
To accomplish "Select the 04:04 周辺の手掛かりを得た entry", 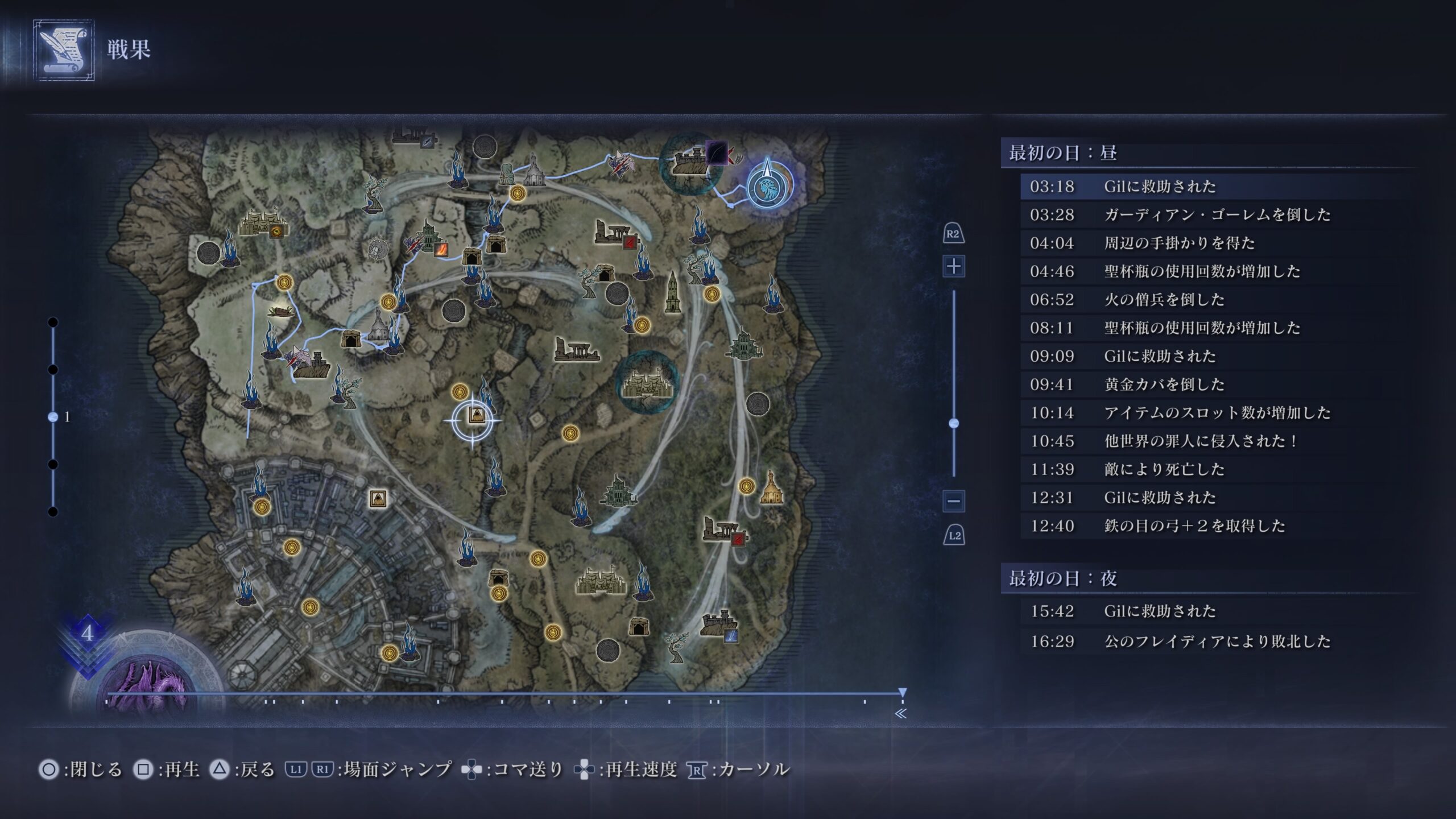I will coord(1180,243).
